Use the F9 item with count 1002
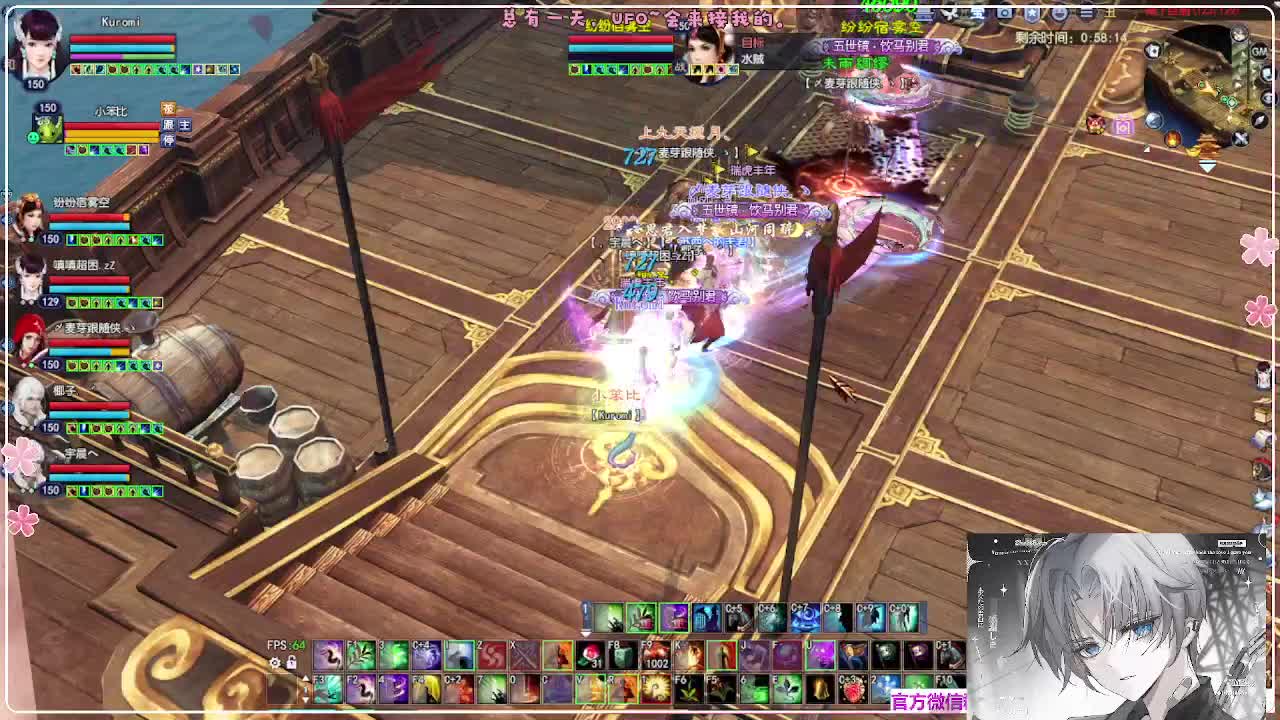The width and height of the screenshot is (1280, 720). (653, 657)
